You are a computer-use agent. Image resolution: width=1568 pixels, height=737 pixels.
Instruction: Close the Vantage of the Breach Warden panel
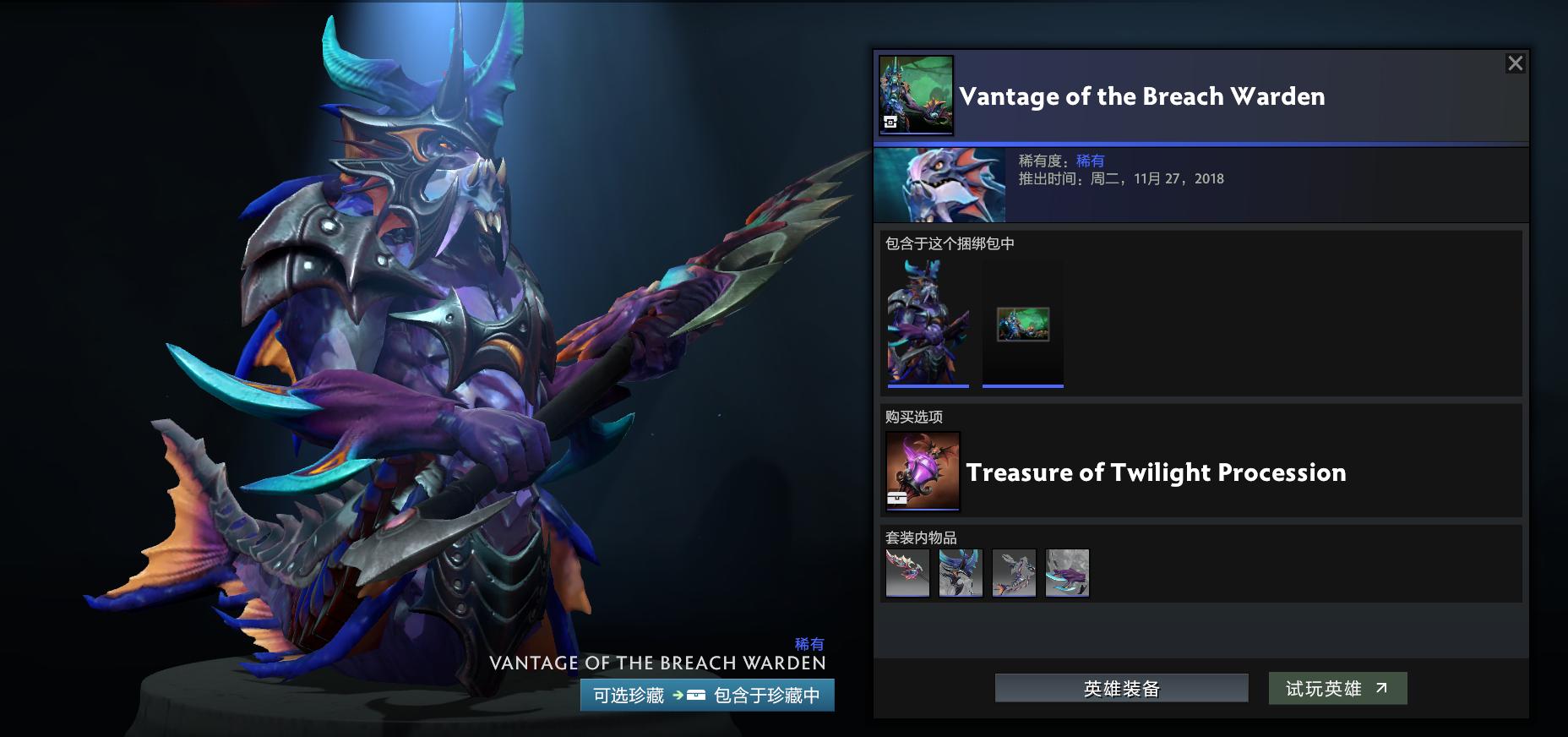pyautogui.click(x=1516, y=63)
